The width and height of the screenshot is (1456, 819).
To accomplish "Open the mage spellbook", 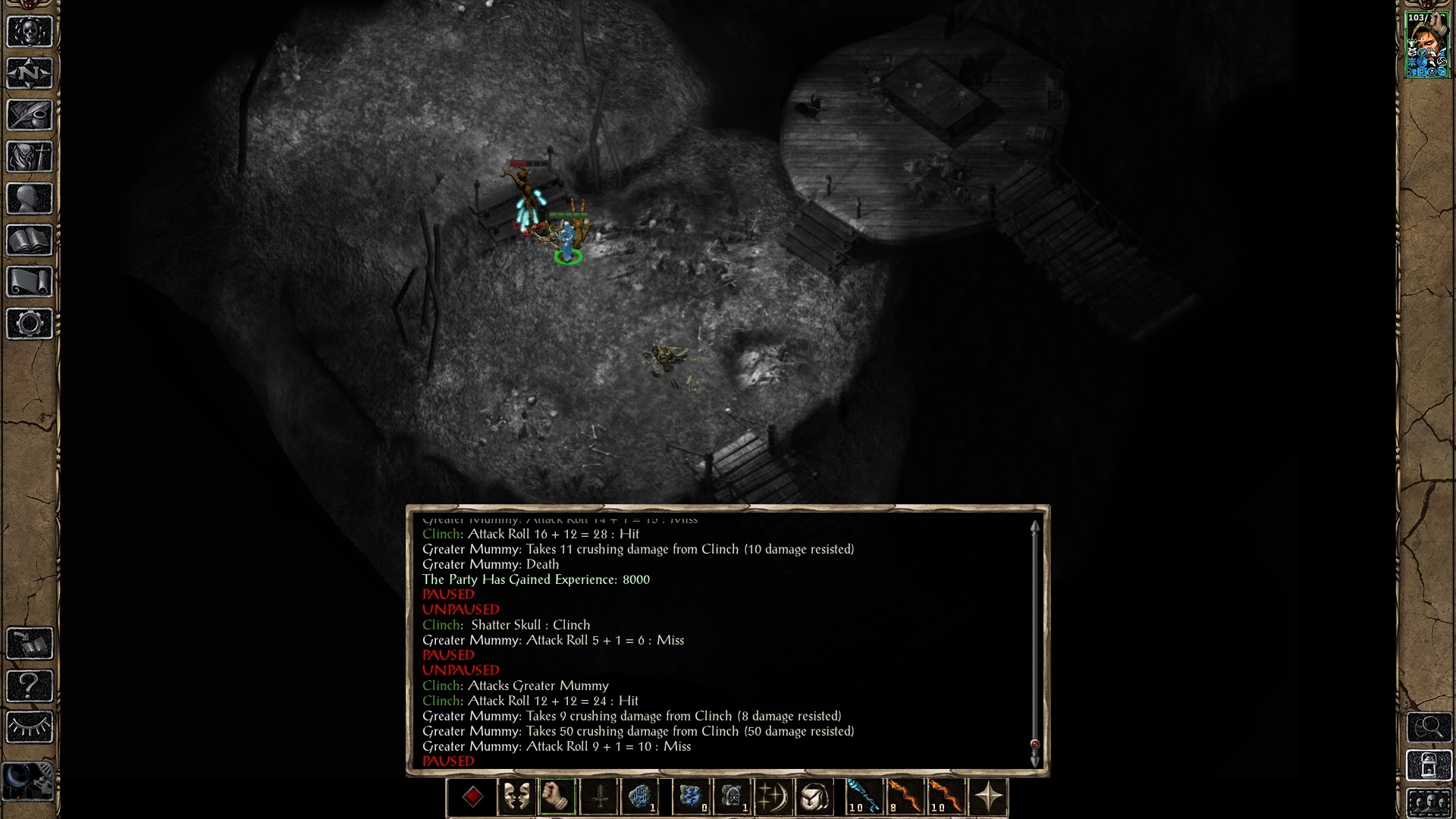I will click(x=30, y=240).
